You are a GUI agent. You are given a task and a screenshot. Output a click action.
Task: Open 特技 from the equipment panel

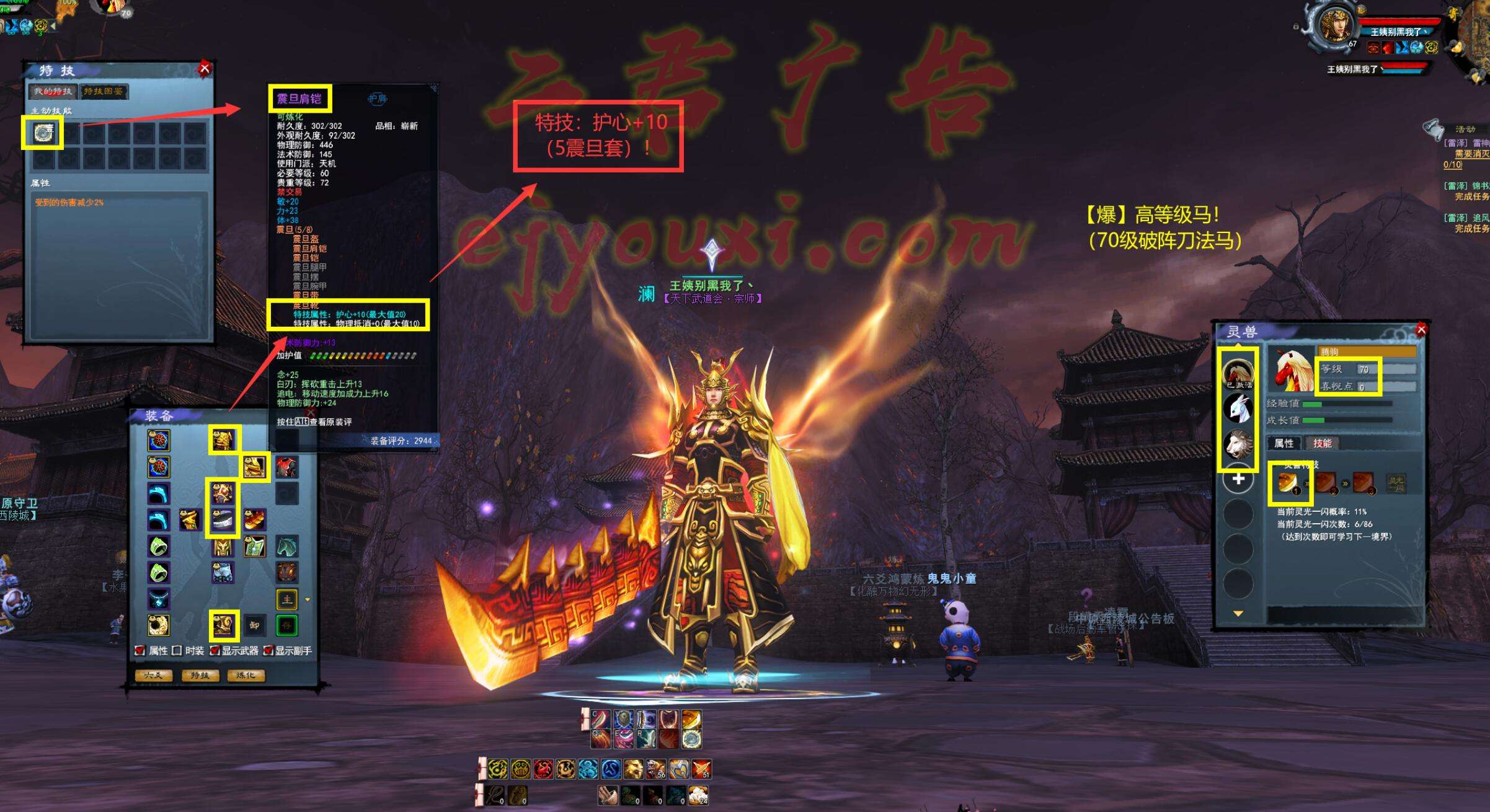pos(200,675)
